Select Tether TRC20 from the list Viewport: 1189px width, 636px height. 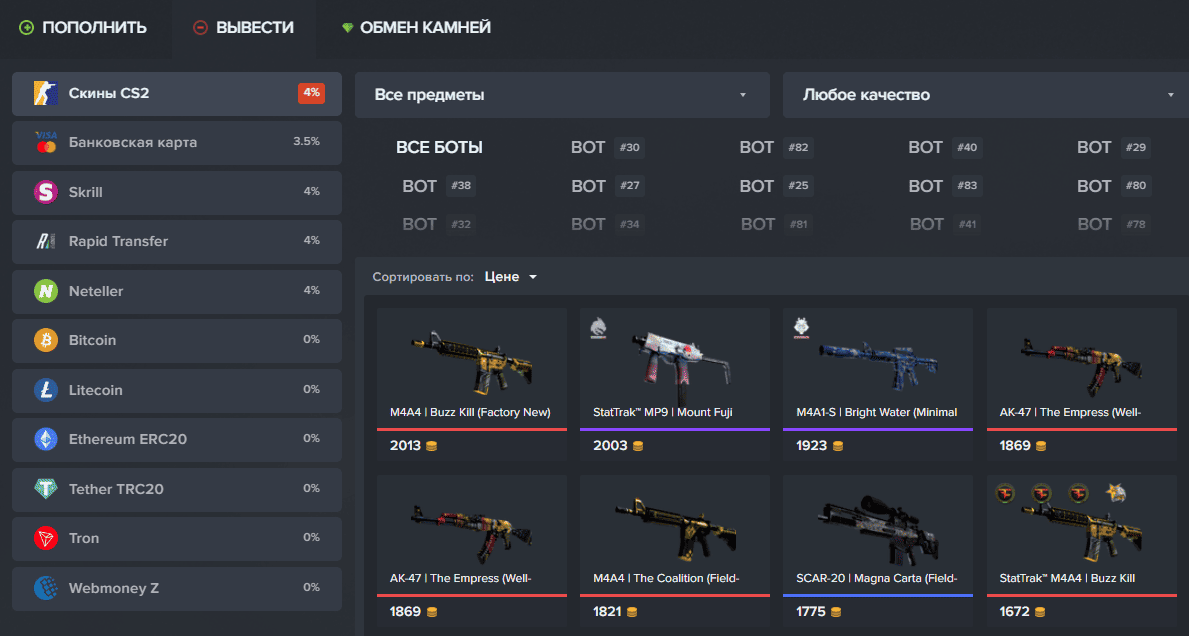click(x=176, y=489)
